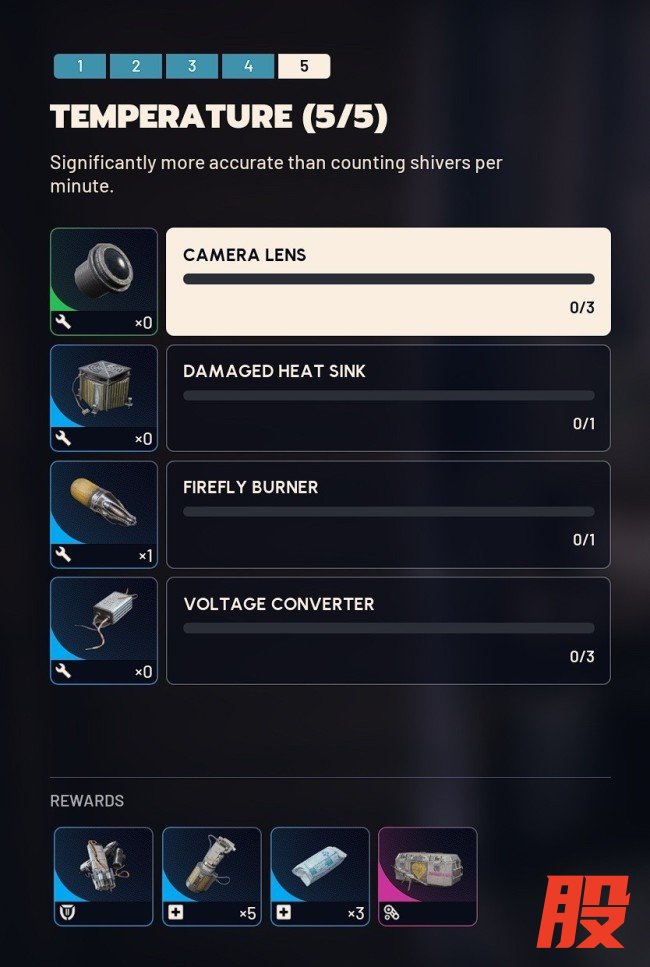
Task: Go to stage 4 tab
Action: tap(248, 67)
